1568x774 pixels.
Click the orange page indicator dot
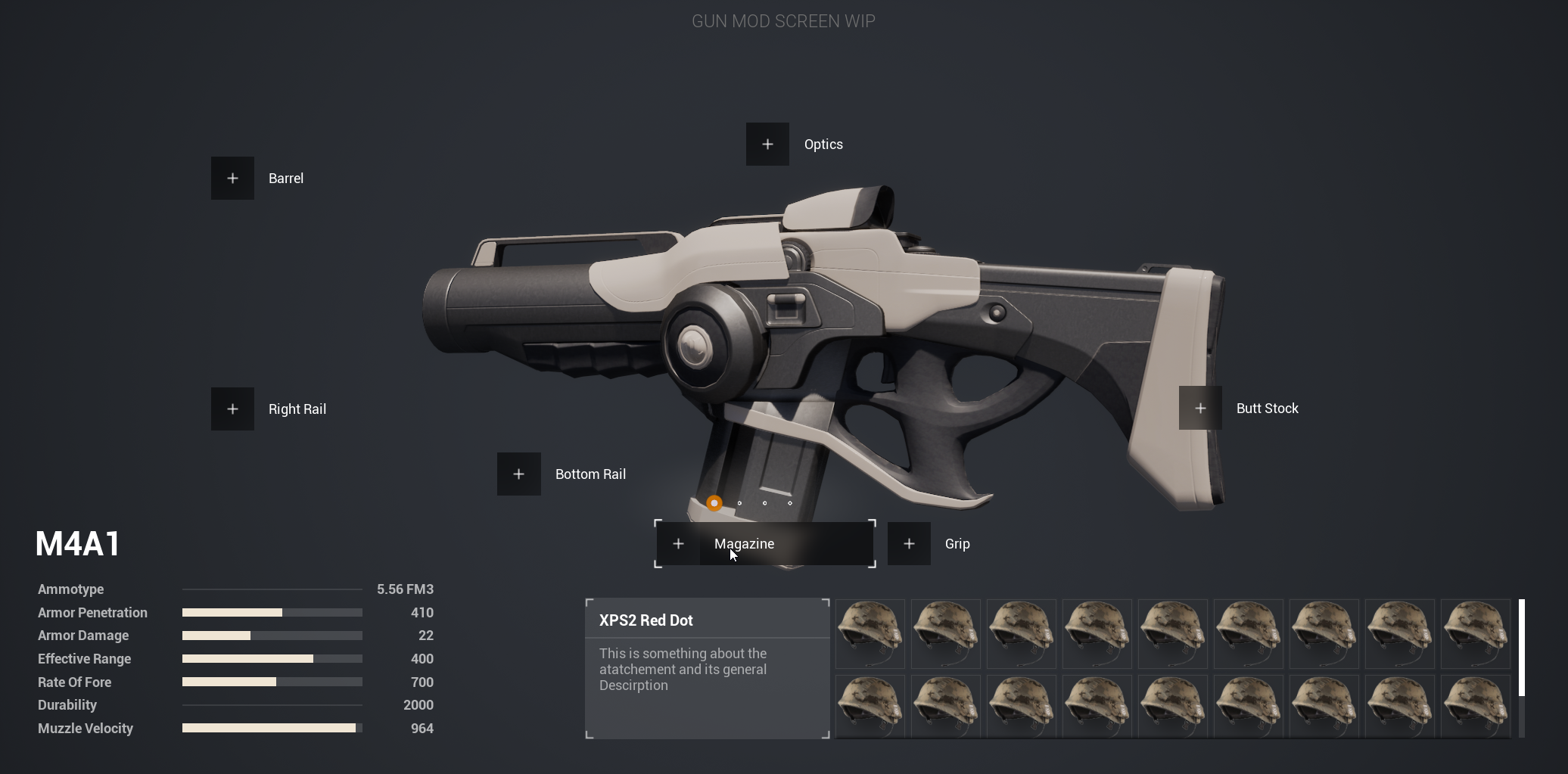[x=714, y=503]
